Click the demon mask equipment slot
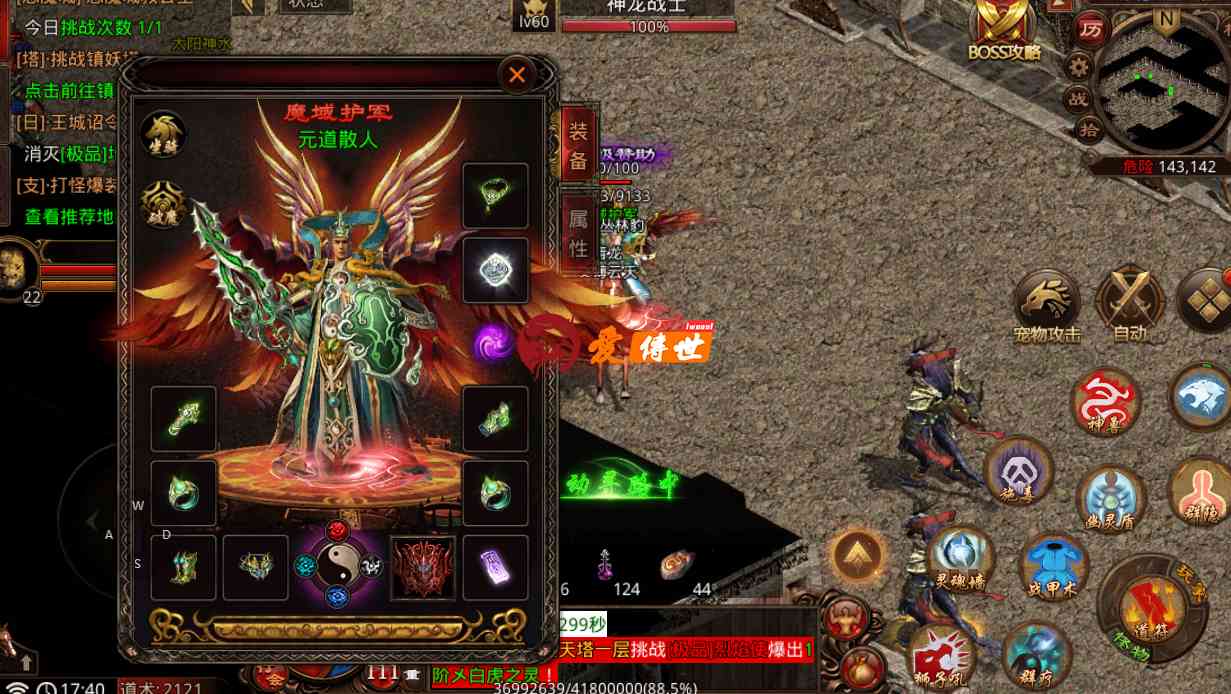This screenshot has height=694, width=1231. coord(422,567)
